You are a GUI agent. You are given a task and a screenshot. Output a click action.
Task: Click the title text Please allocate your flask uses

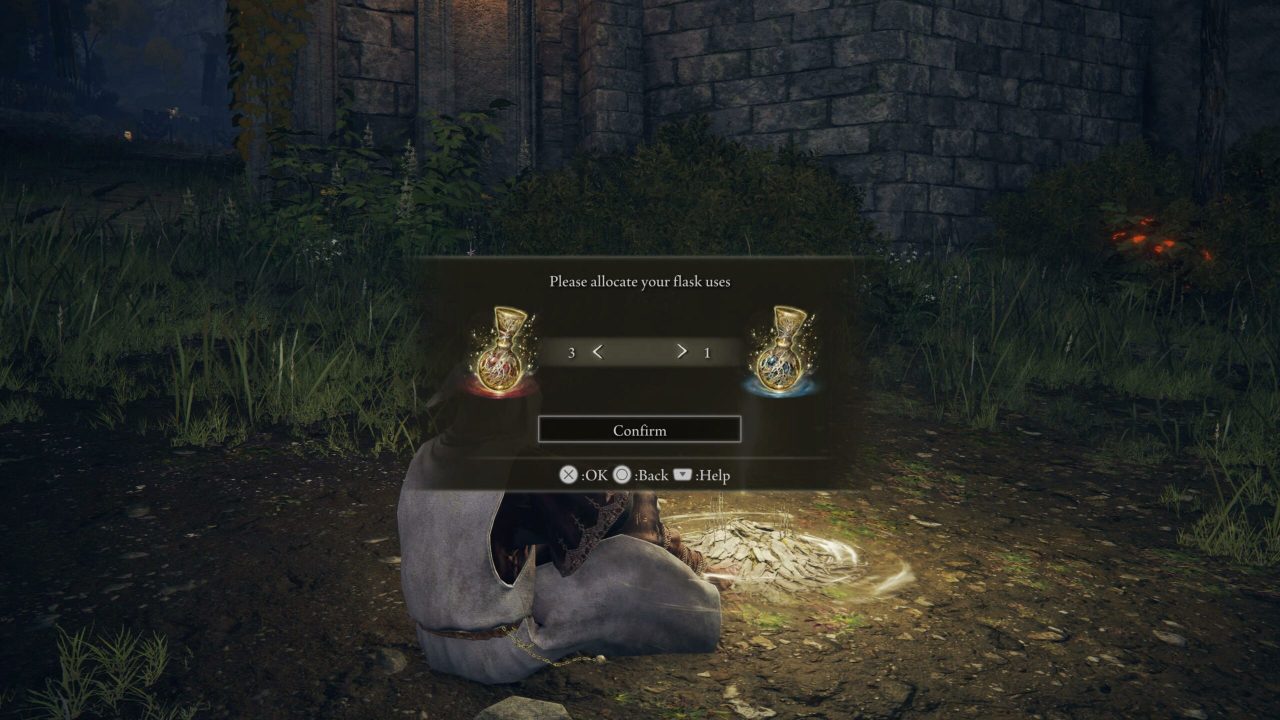click(639, 282)
